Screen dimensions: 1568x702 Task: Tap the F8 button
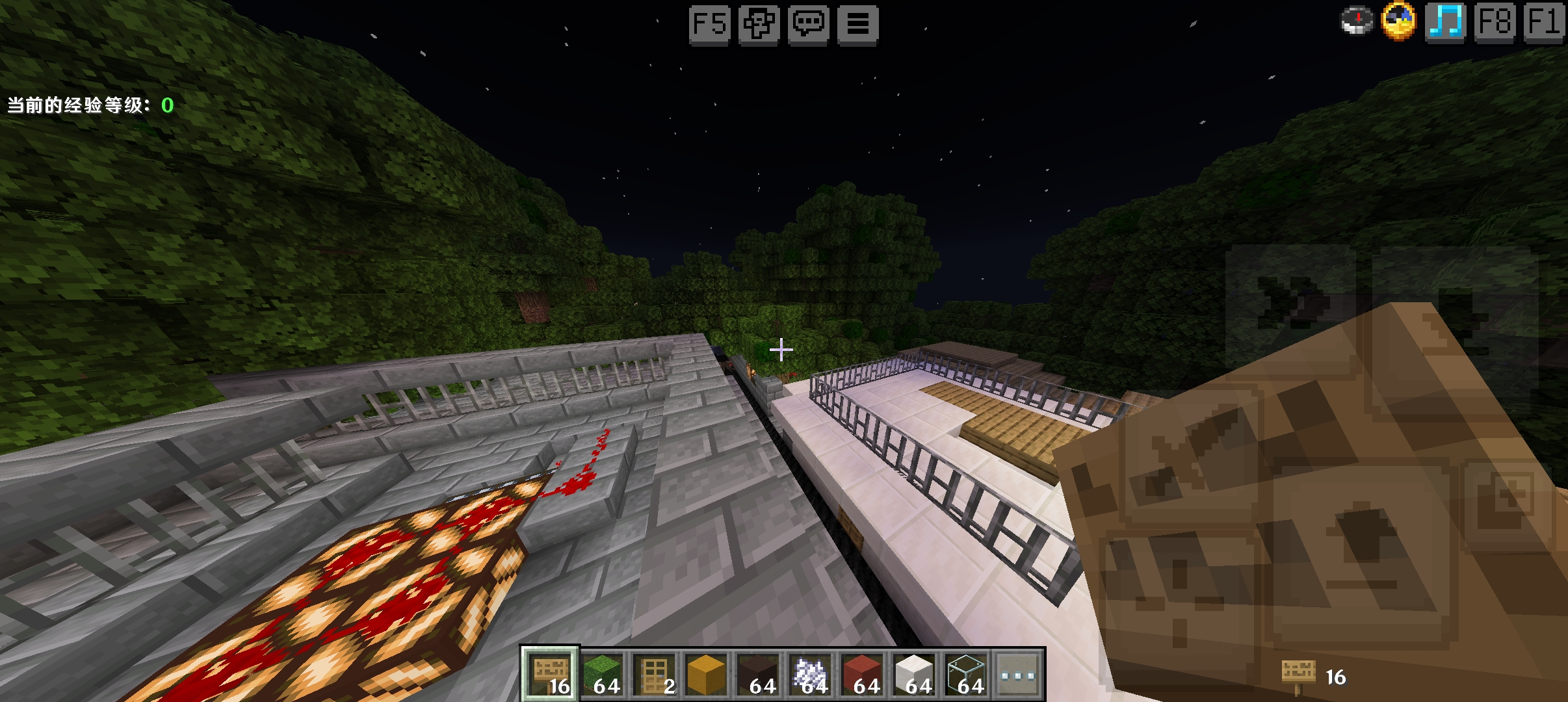coord(1495,23)
